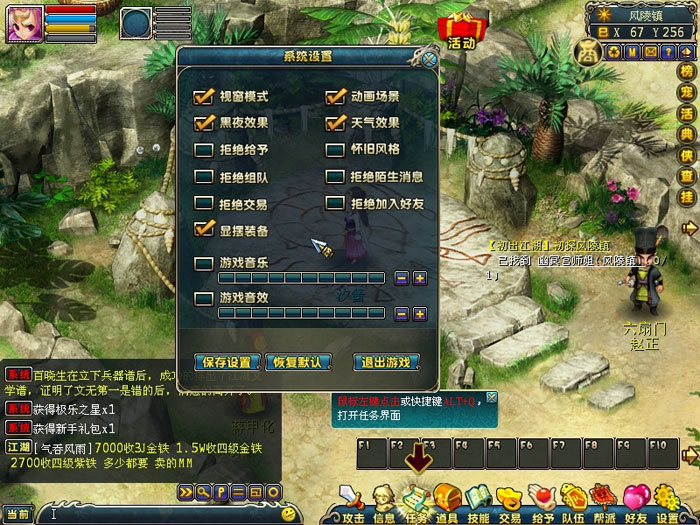Click 保存设置 to save settings
The height and width of the screenshot is (525, 700).
pyautogui.click(x=227, y=362)
